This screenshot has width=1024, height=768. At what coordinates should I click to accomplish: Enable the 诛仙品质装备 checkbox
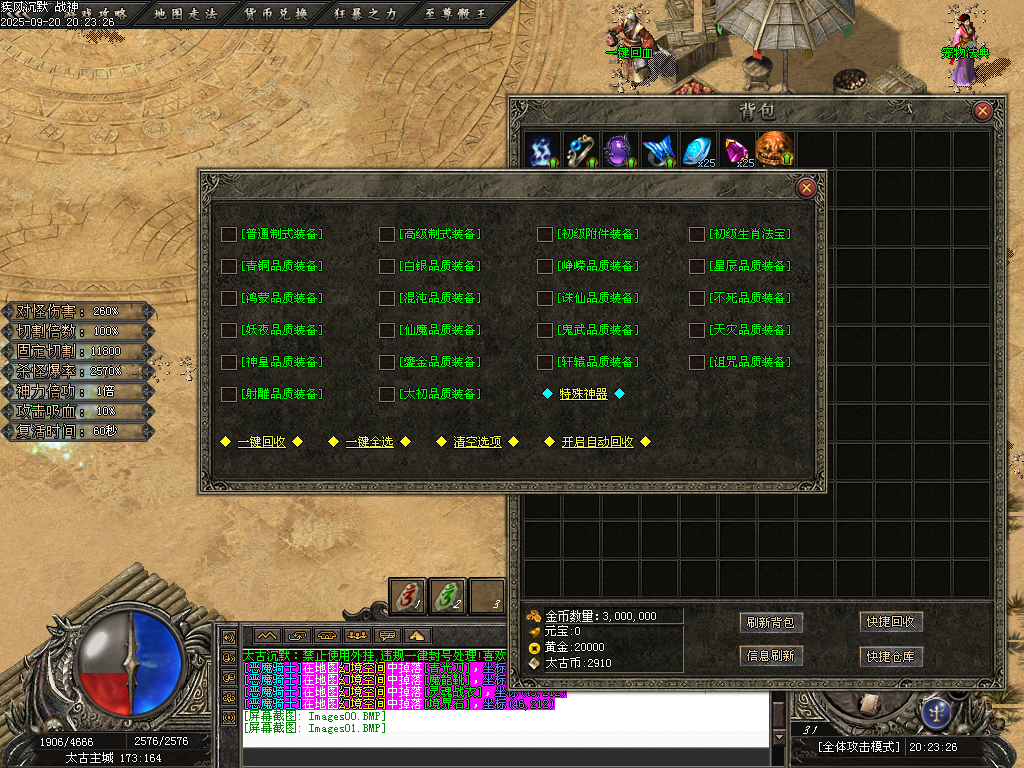[x=545, y=298]
